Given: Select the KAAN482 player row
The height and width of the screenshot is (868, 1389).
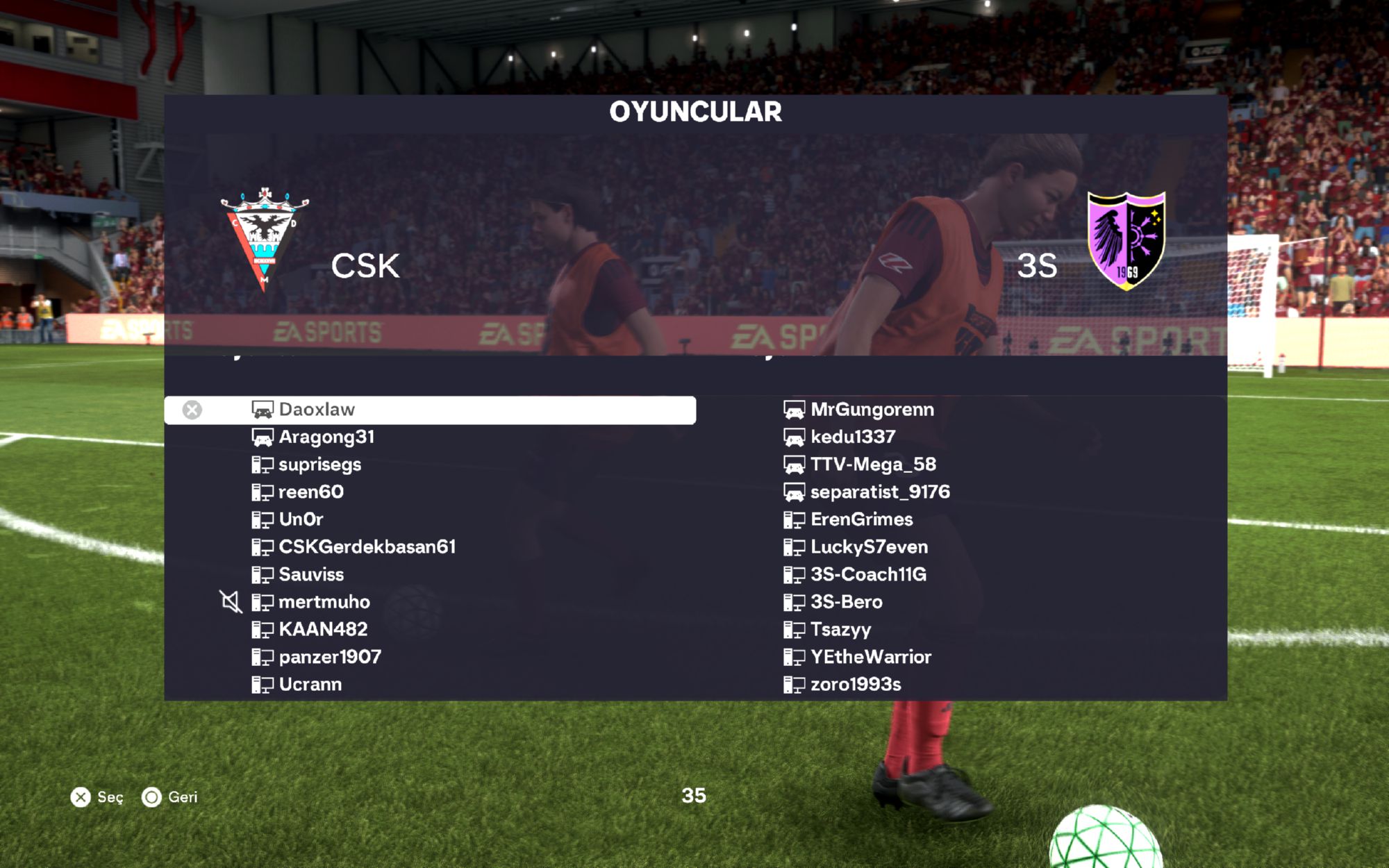Looking at the screenshot, I should (x=323, y=630).
